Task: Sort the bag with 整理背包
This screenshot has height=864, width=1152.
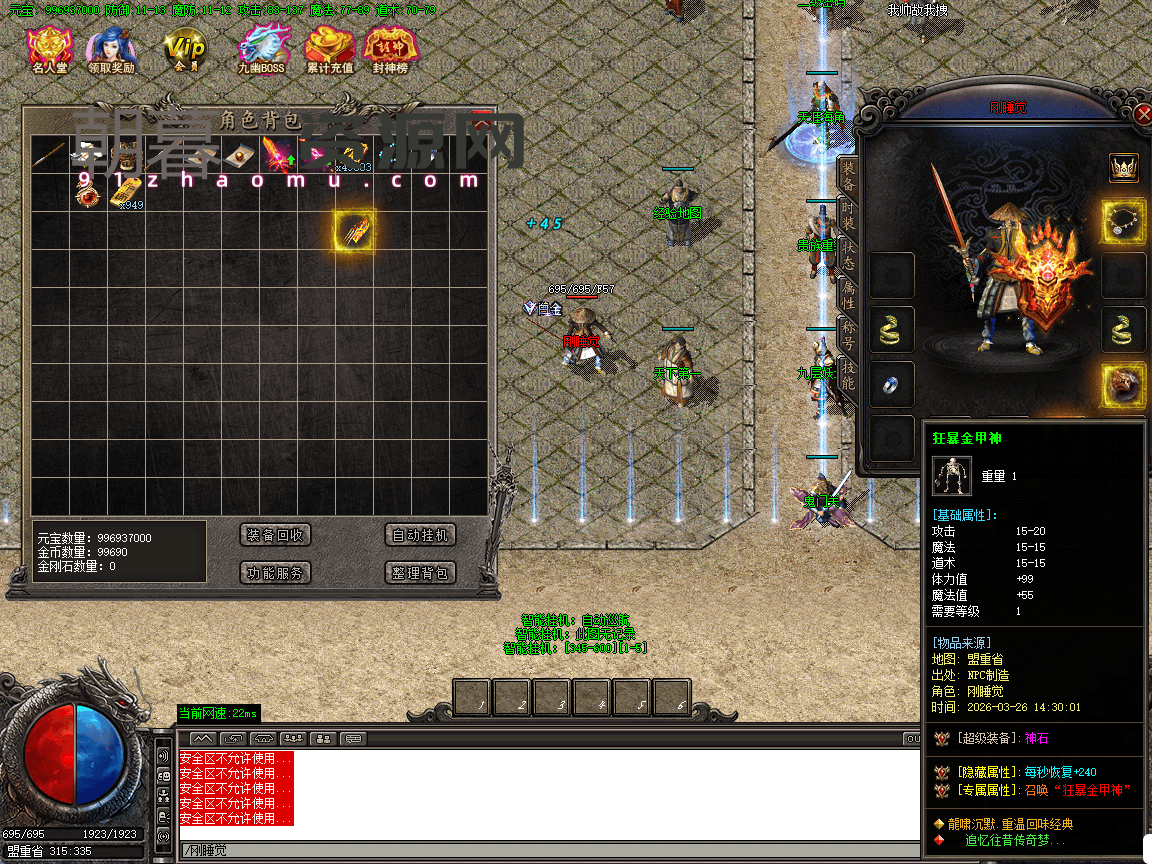Action: pos(420,573)
